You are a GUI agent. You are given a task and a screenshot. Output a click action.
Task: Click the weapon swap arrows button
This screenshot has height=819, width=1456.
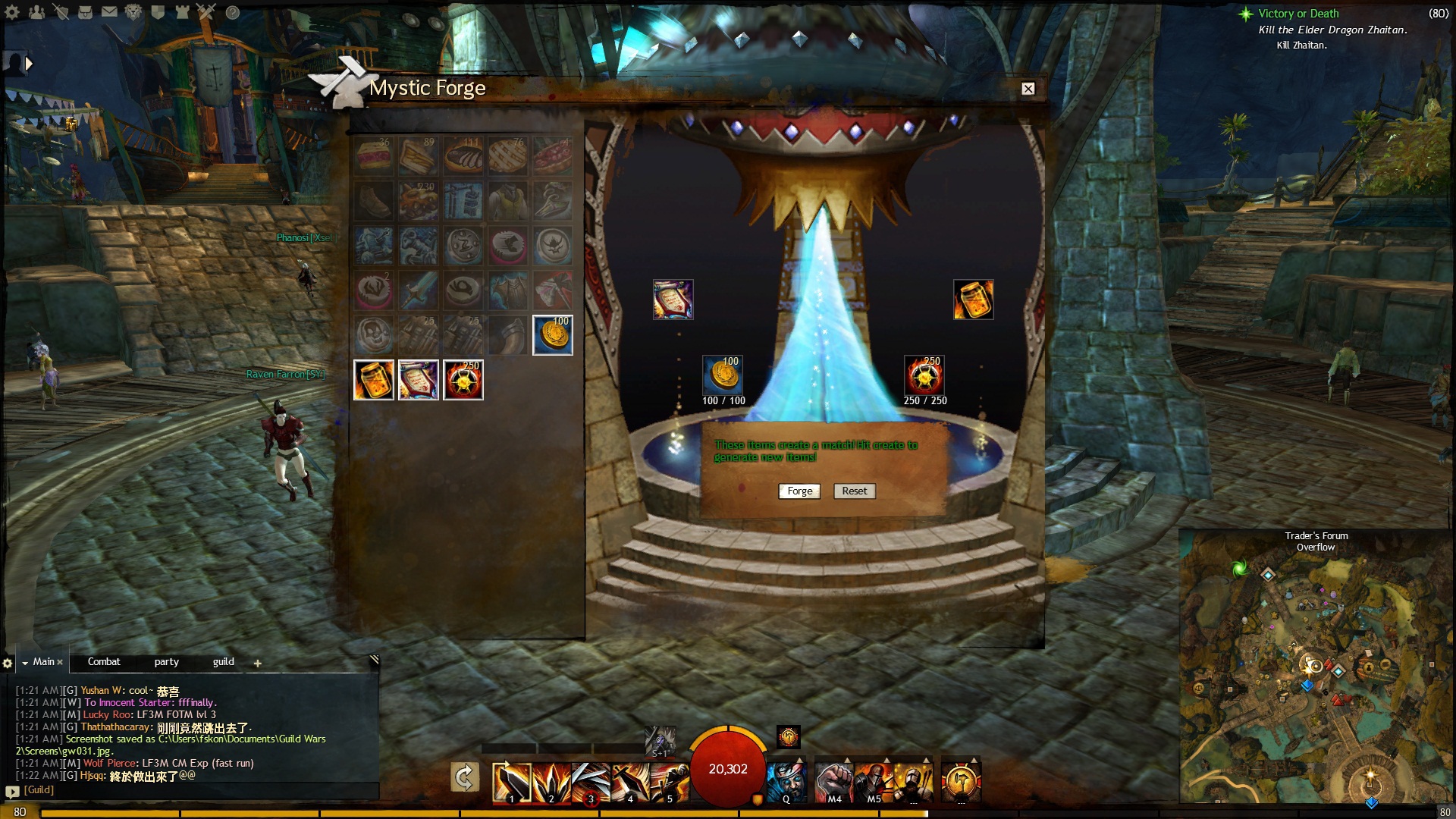point(464,777)
